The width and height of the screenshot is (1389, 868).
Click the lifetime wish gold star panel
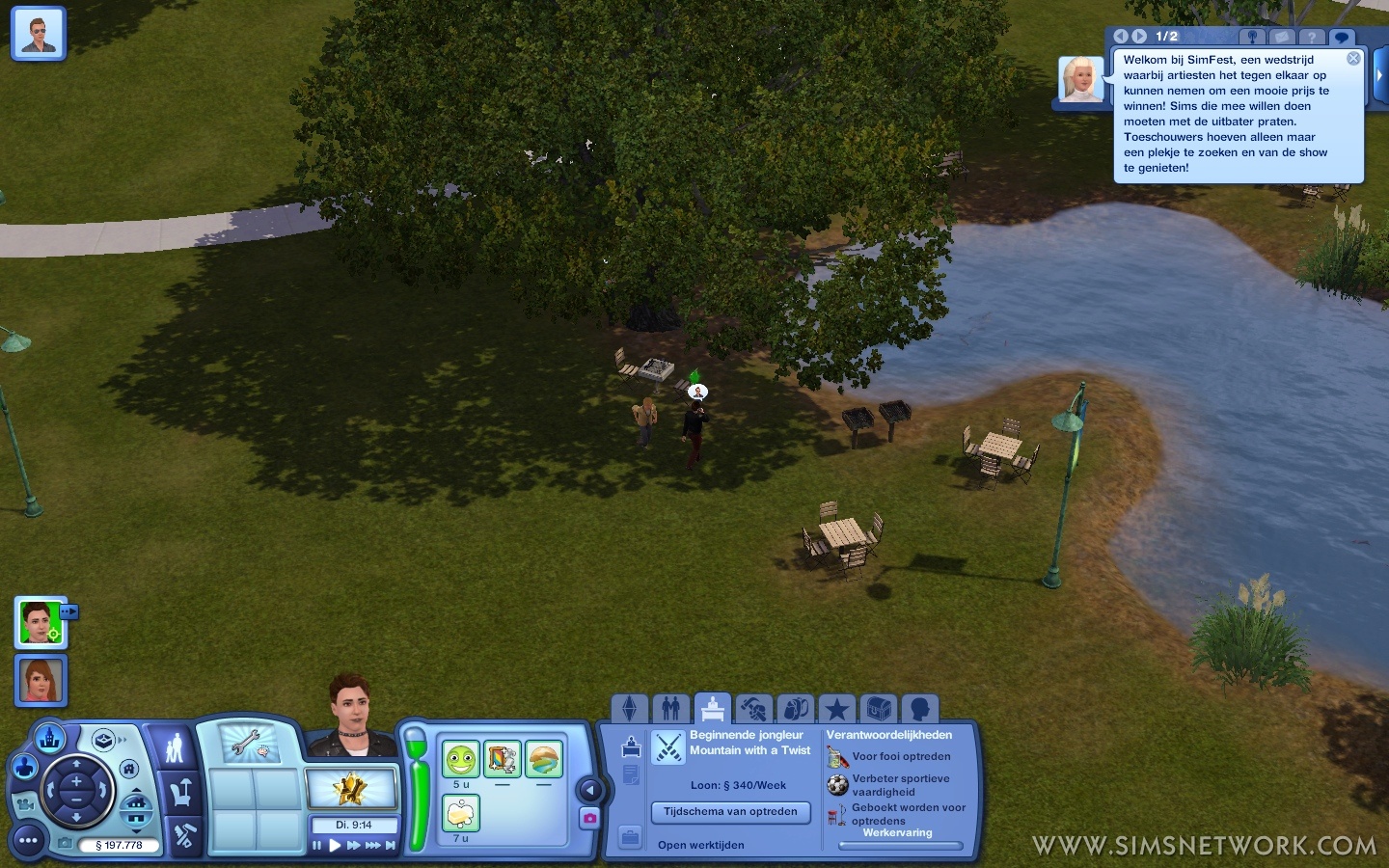351,789
